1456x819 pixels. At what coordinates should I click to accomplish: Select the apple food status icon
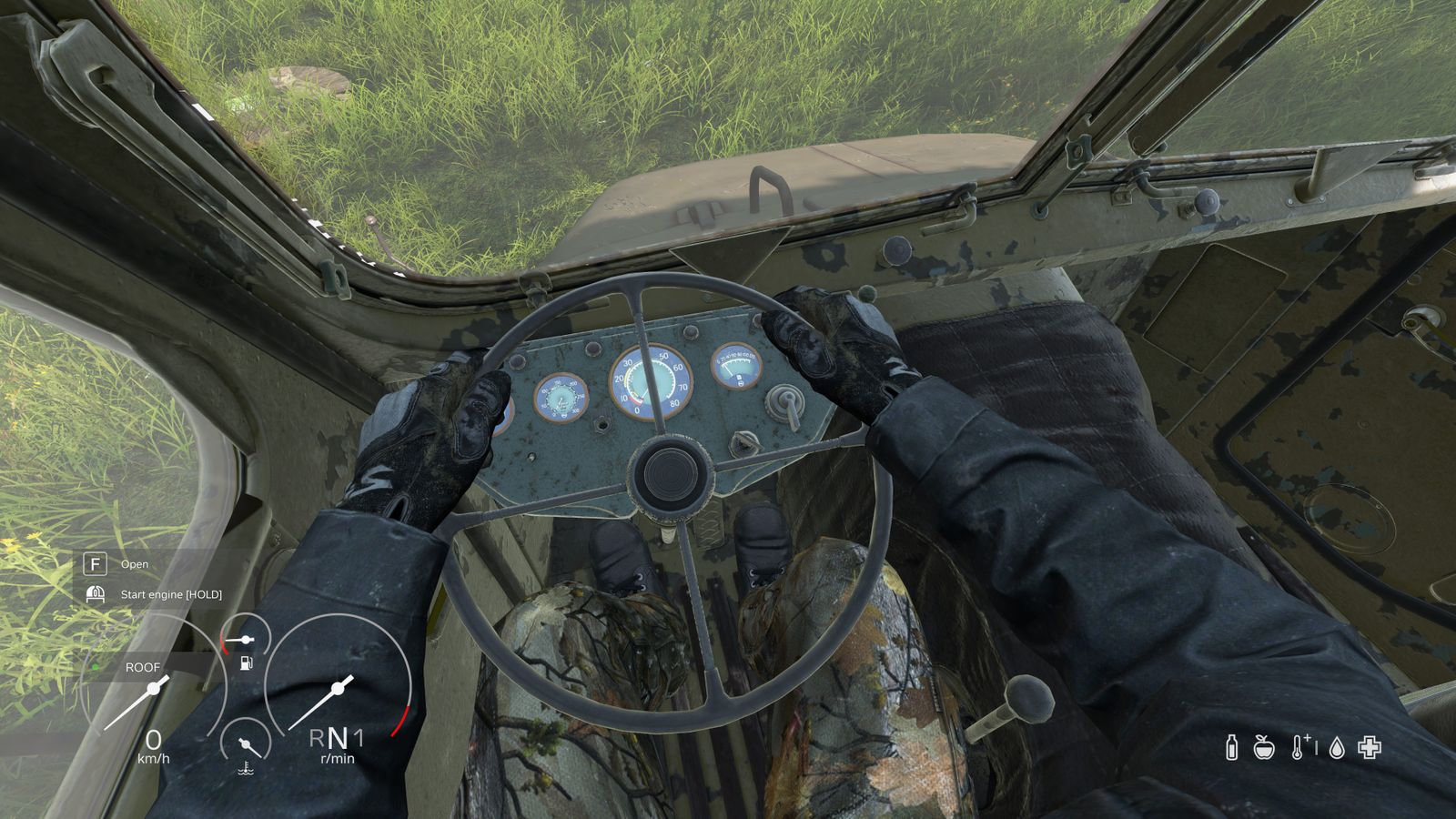click(1264, 748)
